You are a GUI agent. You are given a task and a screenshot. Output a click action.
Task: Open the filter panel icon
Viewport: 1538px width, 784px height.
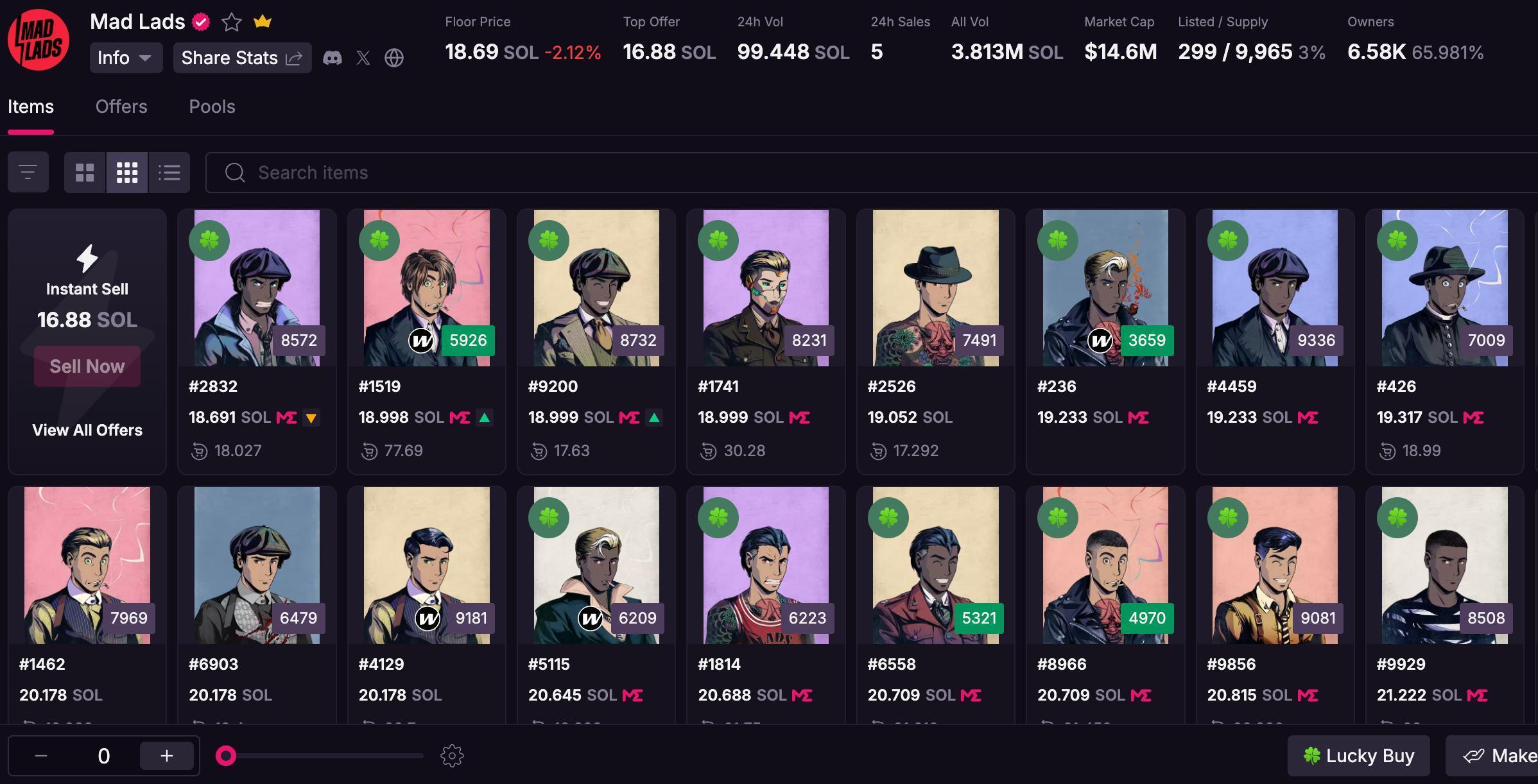click(28, 172)
